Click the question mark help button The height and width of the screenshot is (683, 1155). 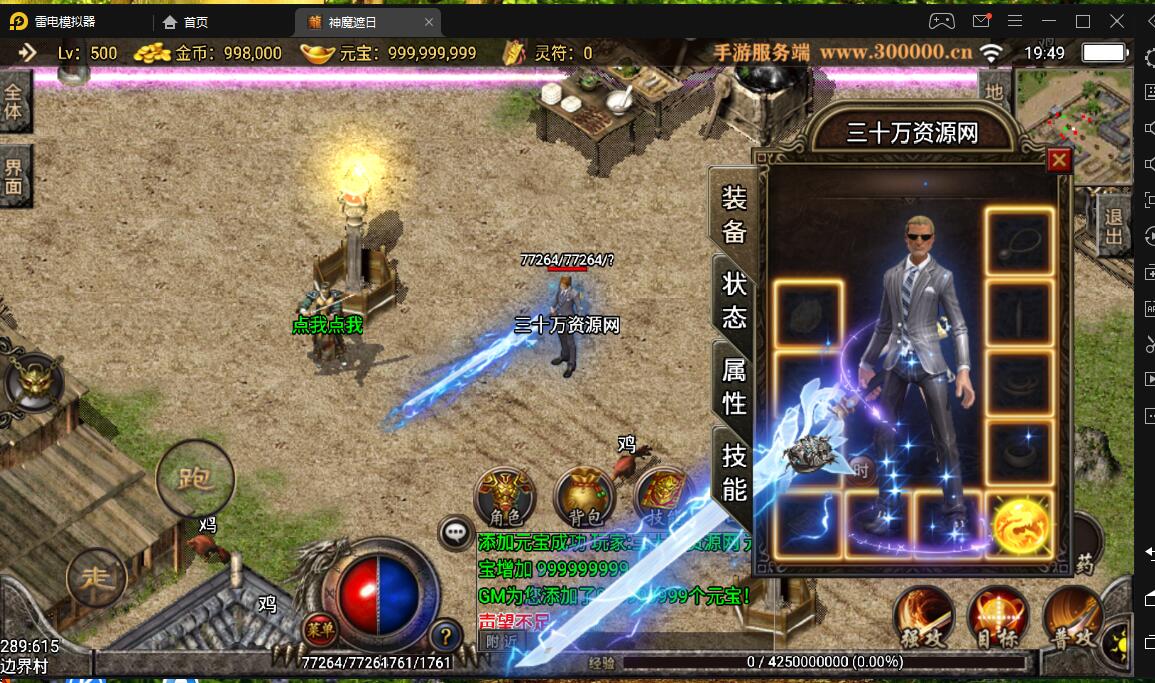point(445,634)
